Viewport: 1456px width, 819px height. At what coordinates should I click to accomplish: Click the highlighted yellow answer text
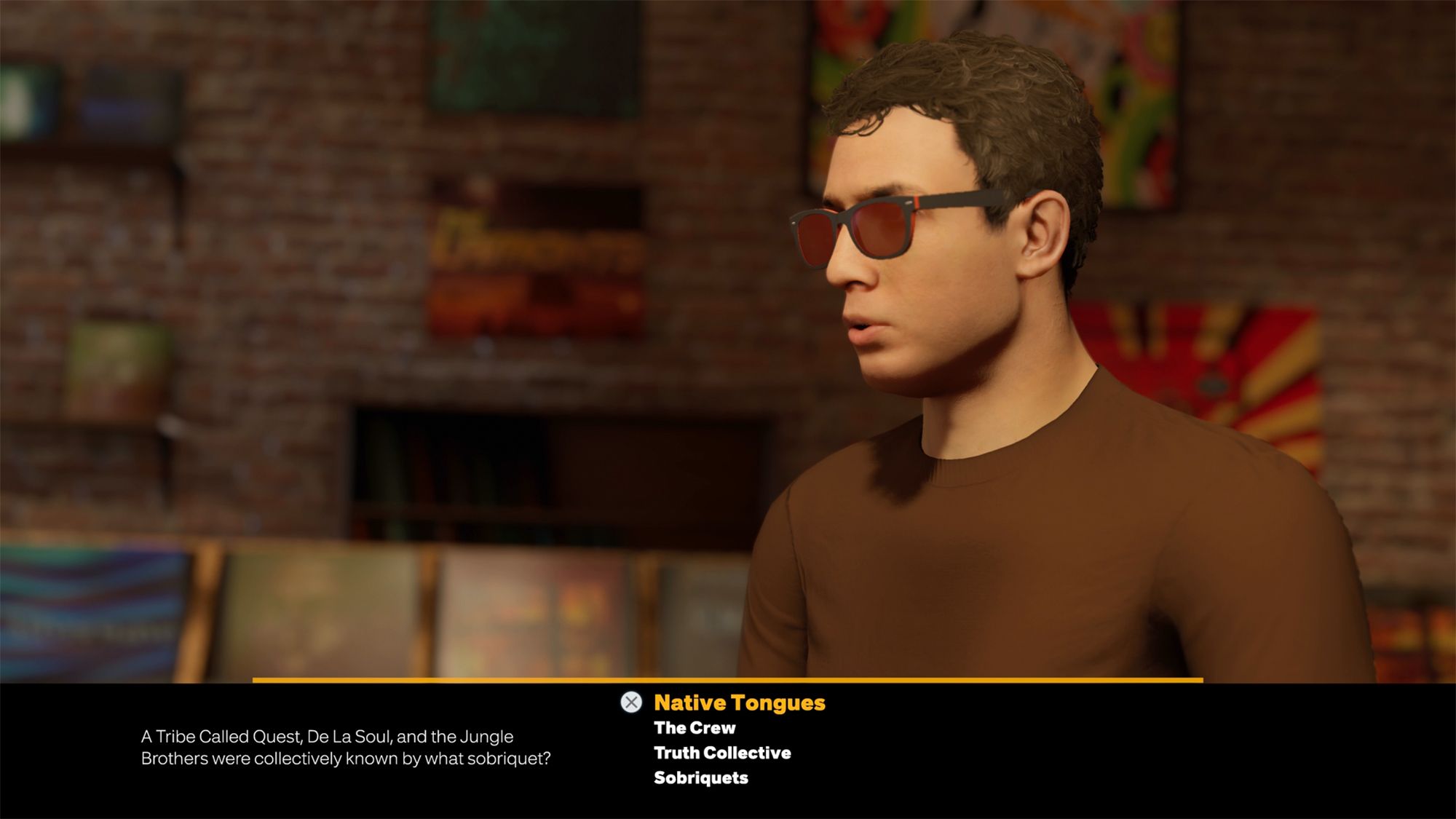pos(739,703)
